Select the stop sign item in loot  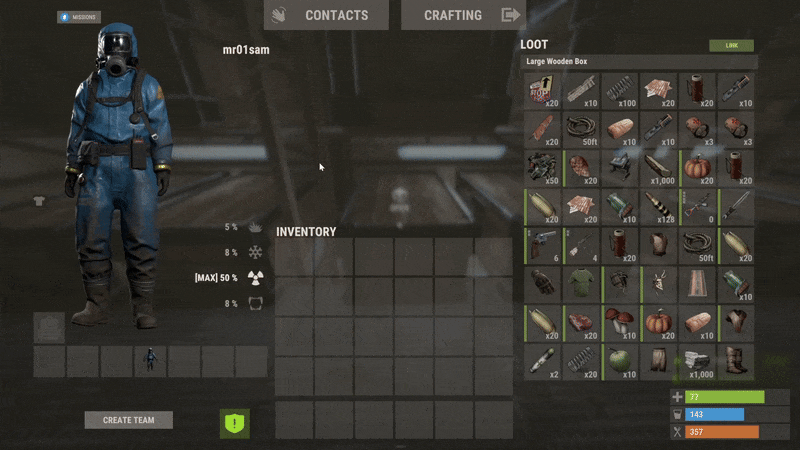(543, 91)
